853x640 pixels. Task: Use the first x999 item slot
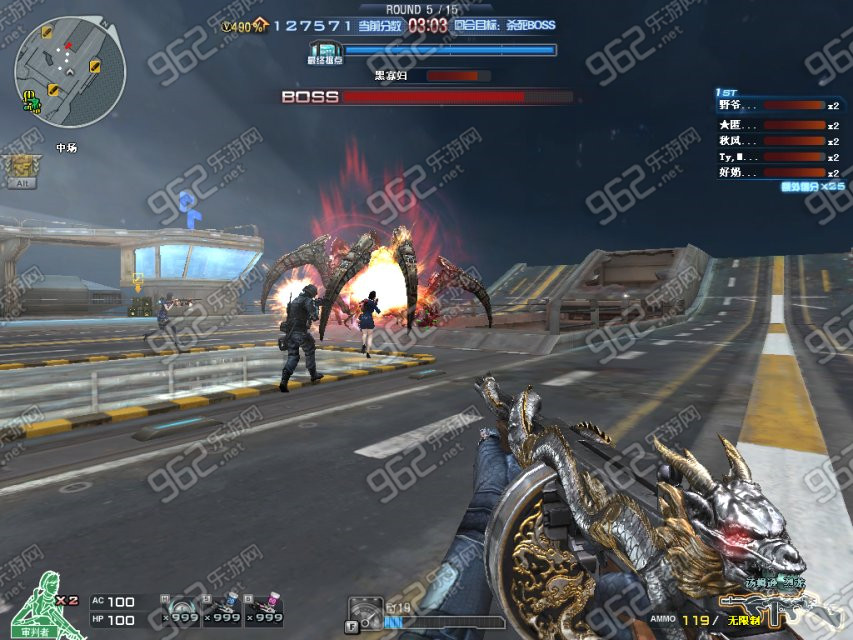181,609
